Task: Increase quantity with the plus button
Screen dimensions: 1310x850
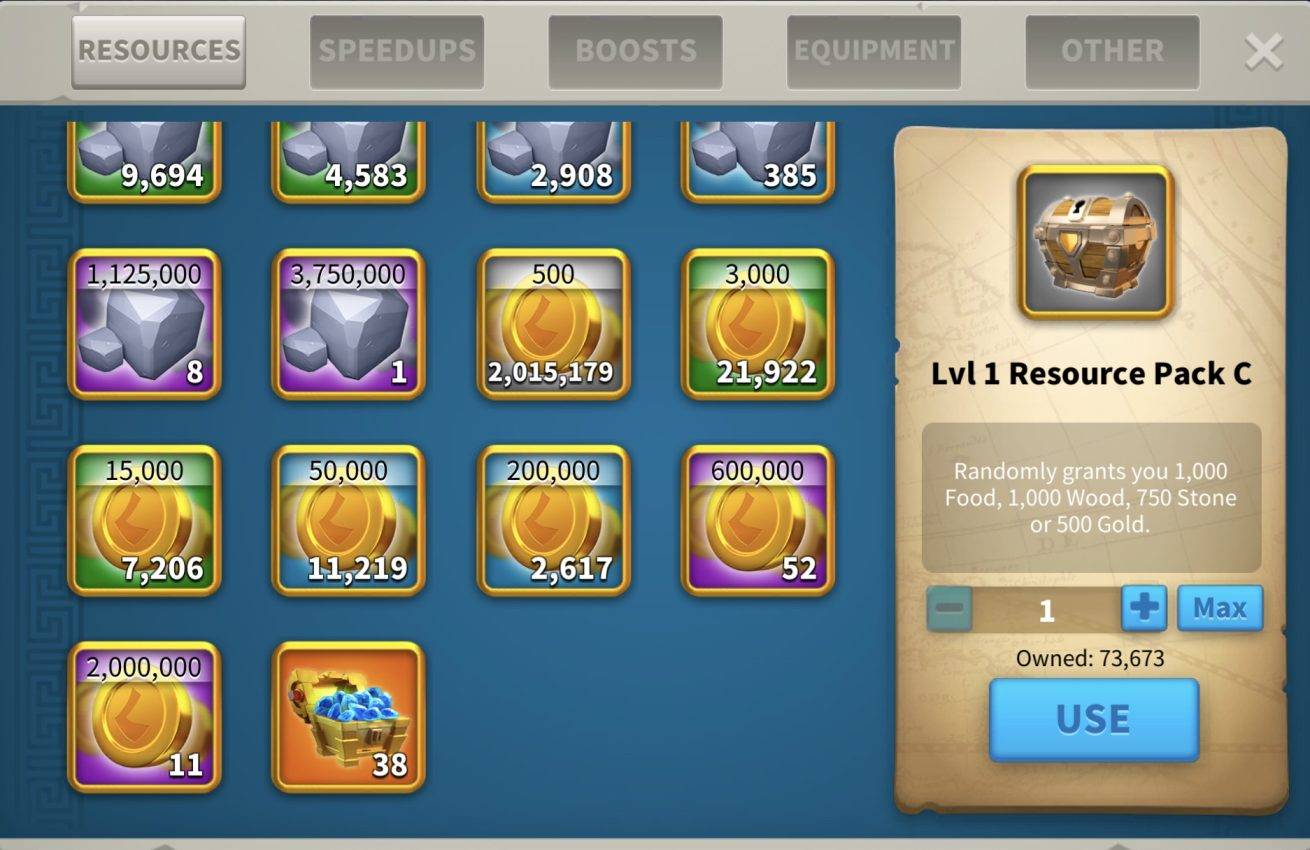Action: point(1144,608)
